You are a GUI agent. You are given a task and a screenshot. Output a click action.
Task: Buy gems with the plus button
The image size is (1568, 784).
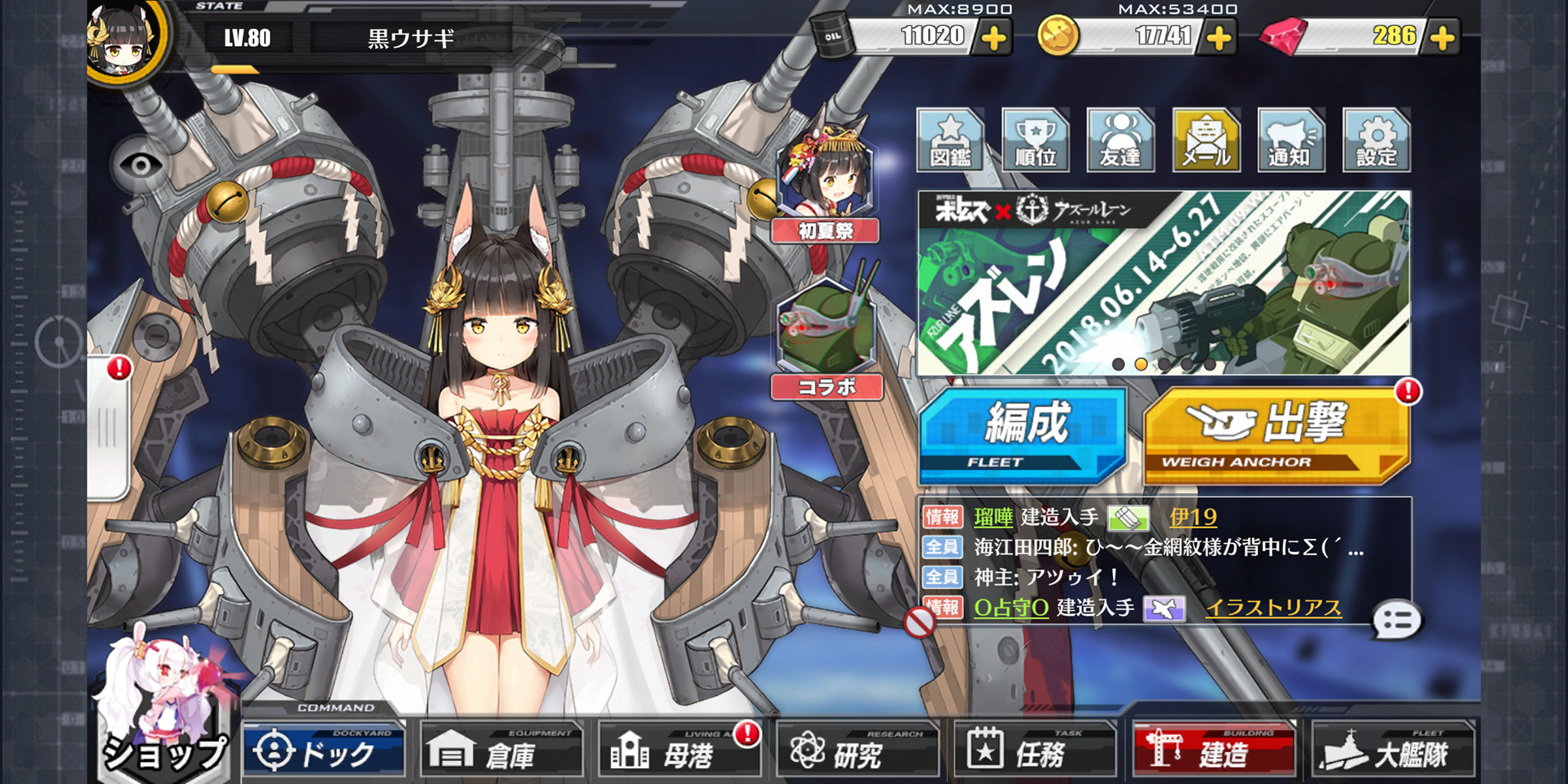(x=1442, y=38)
